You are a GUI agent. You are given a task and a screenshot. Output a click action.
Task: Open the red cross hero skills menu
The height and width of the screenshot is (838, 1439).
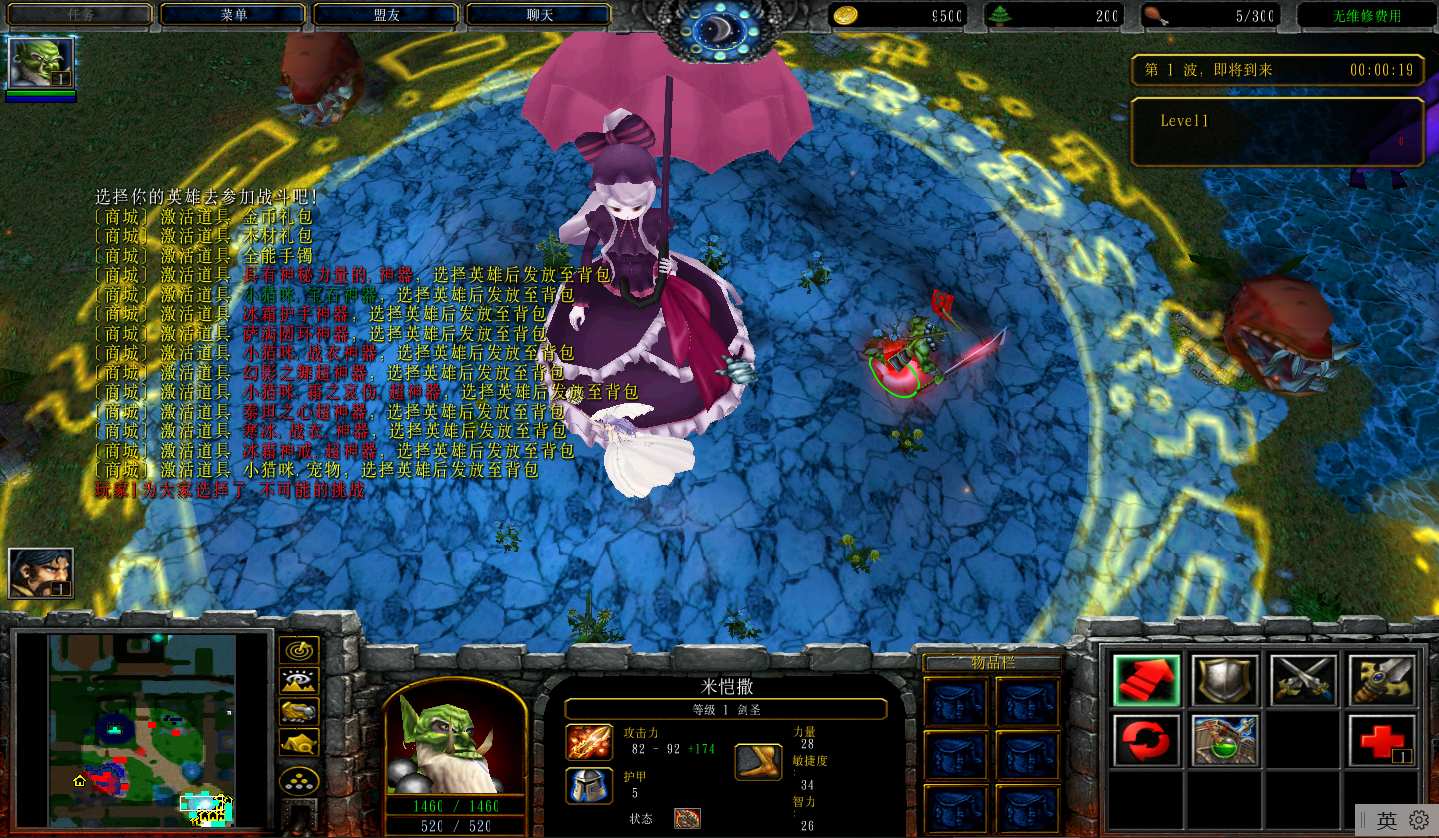pos(1382,740)
